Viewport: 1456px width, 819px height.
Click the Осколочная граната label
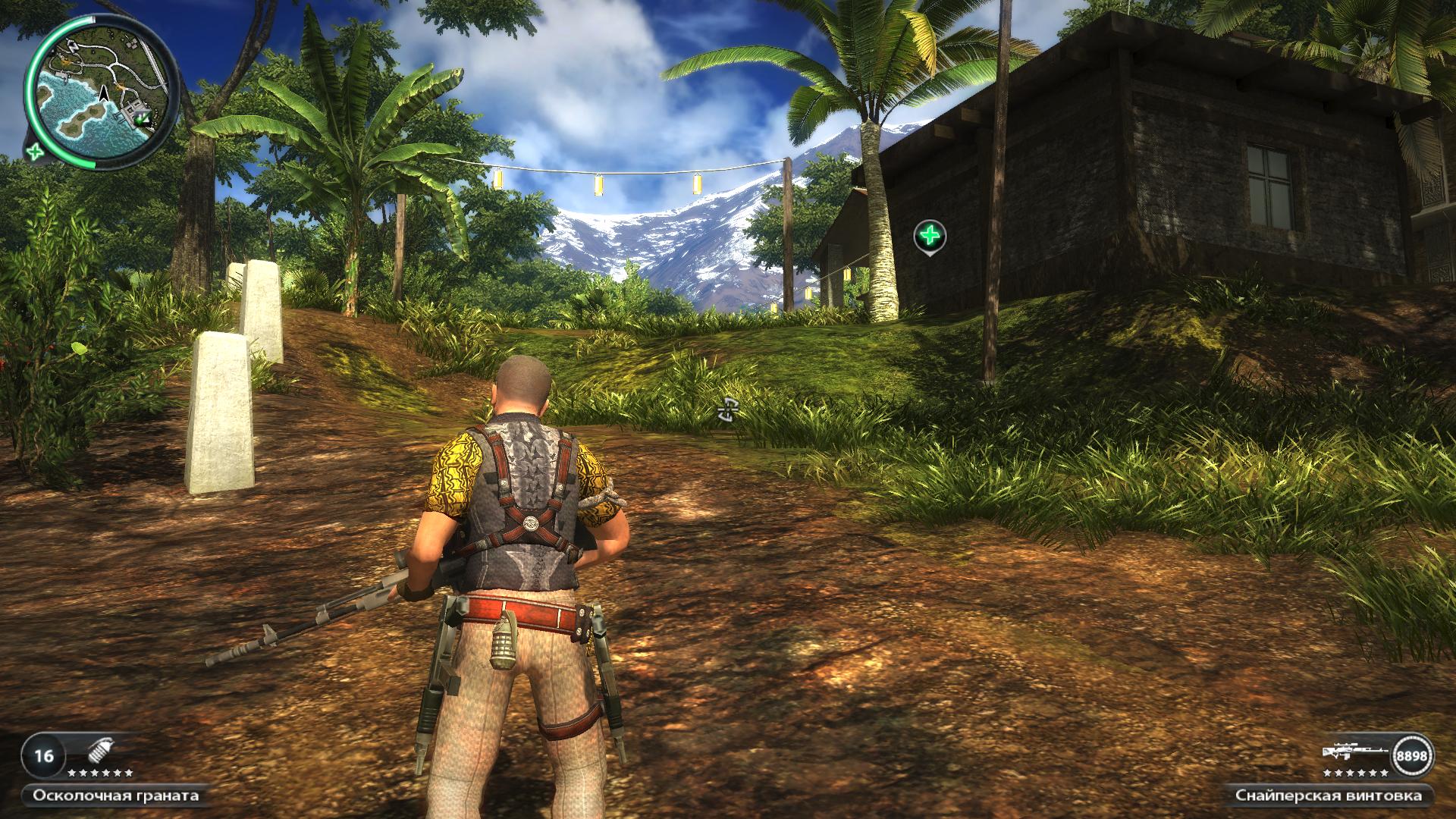pyautogui.click(x=116, y=795)
